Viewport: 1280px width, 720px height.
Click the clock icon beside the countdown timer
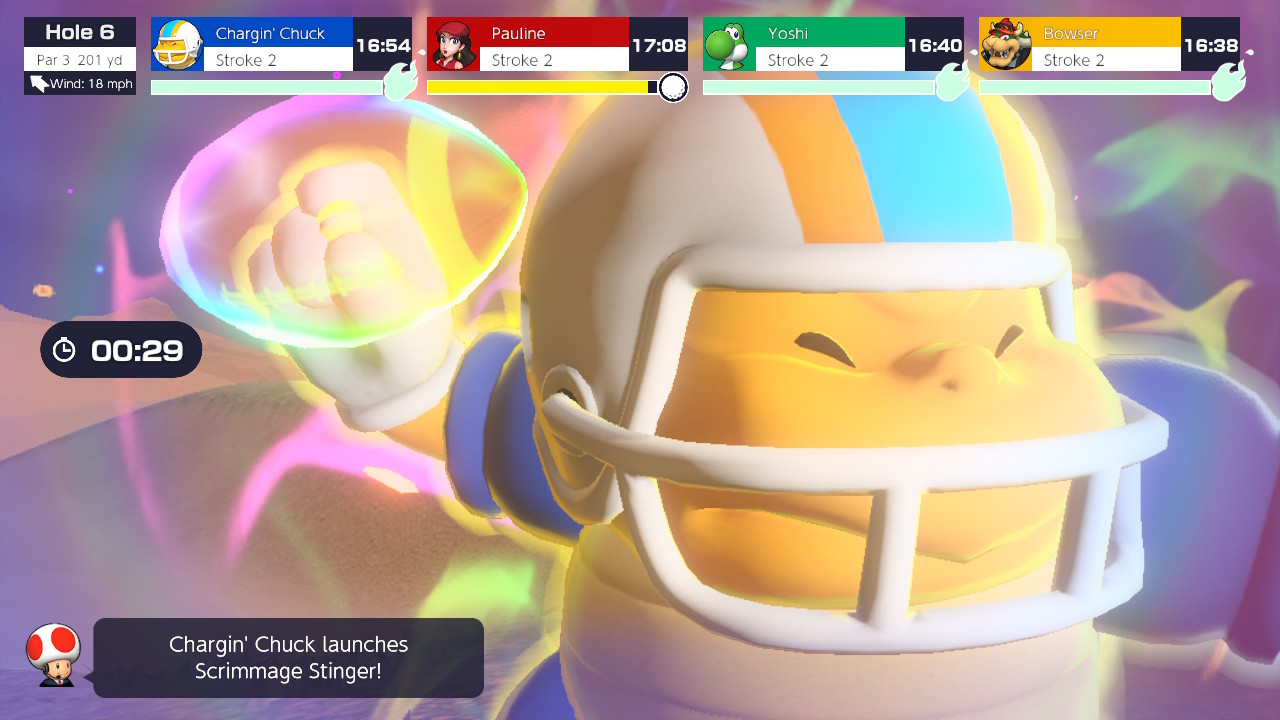(x=63, y=349)
